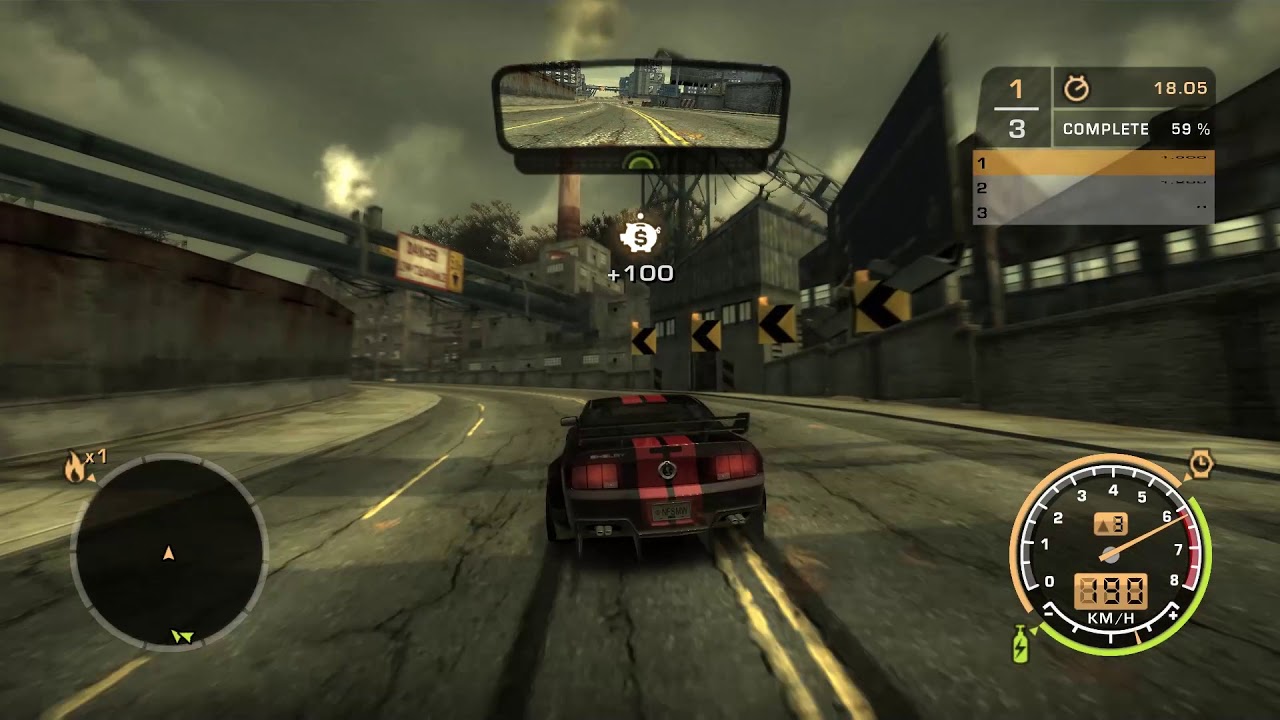Select the piggy bank bonus icon
The image size is (1280, 720).
[x=639, y=237]
